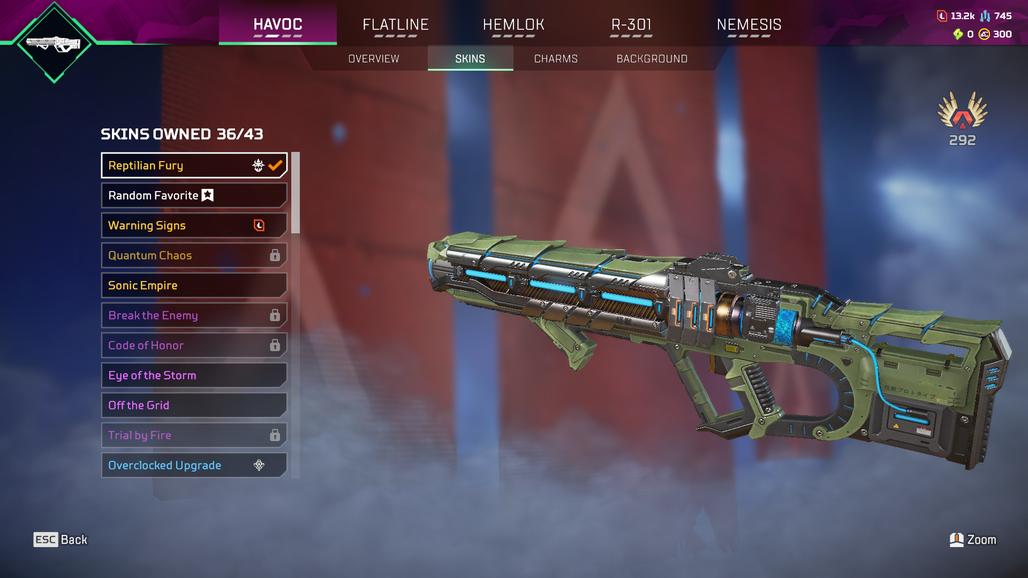Choose the Overclocked Upgrade skin
Image resolution: width=1028 pixels, height=578 pixels.
(x=194, y=466)
